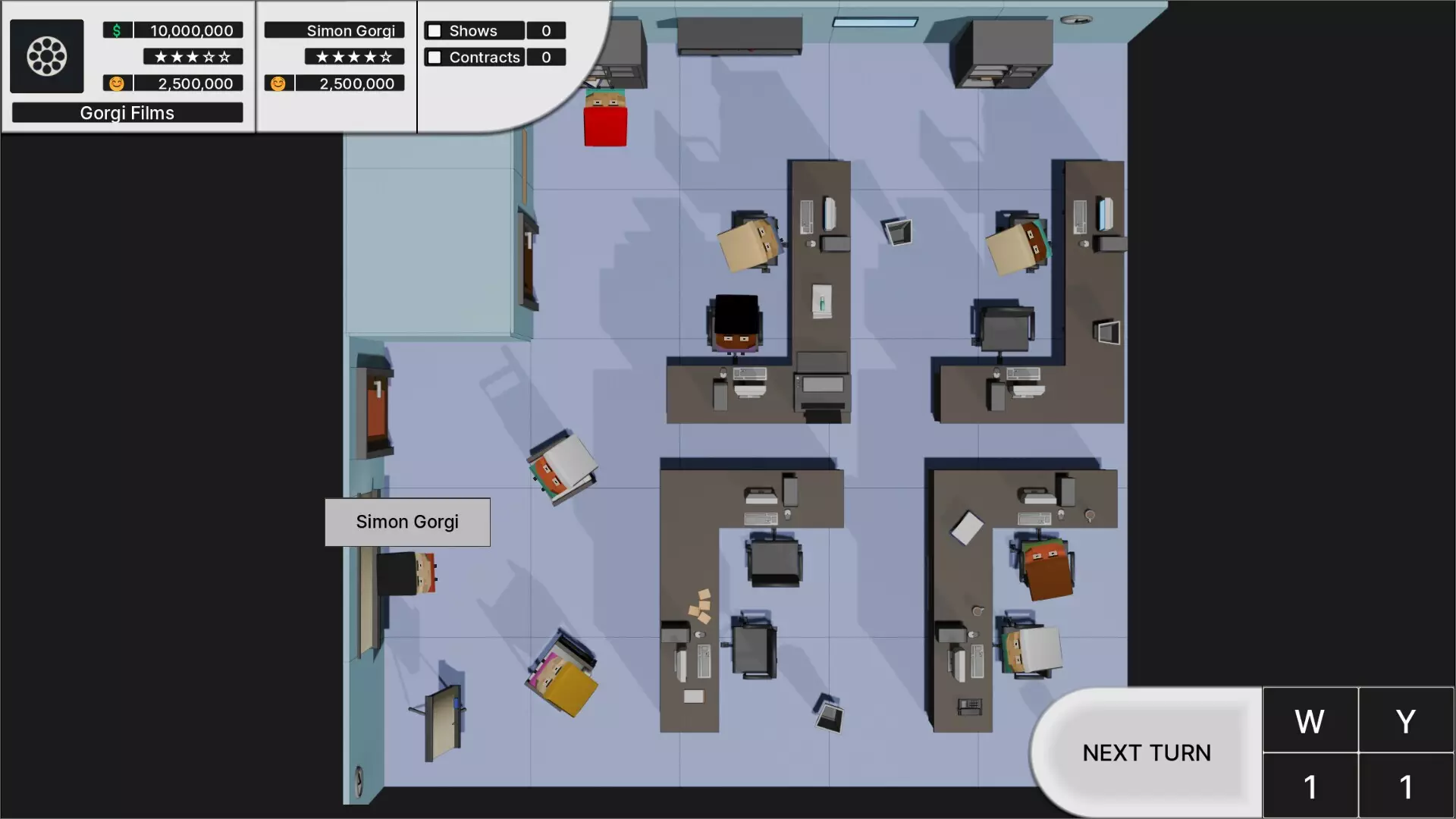Select the studio three-star rating display

click(x=191, y=56)
